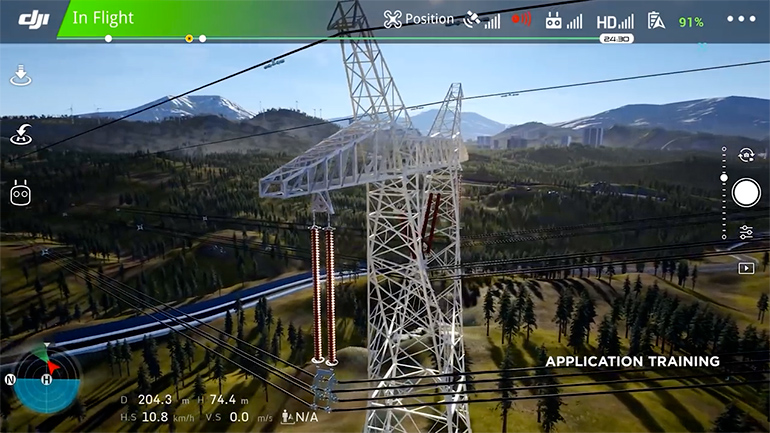This screenshot has height=433, width=770.
Task: Open the HD video transmission settings
Action: [x=614, y=21]
